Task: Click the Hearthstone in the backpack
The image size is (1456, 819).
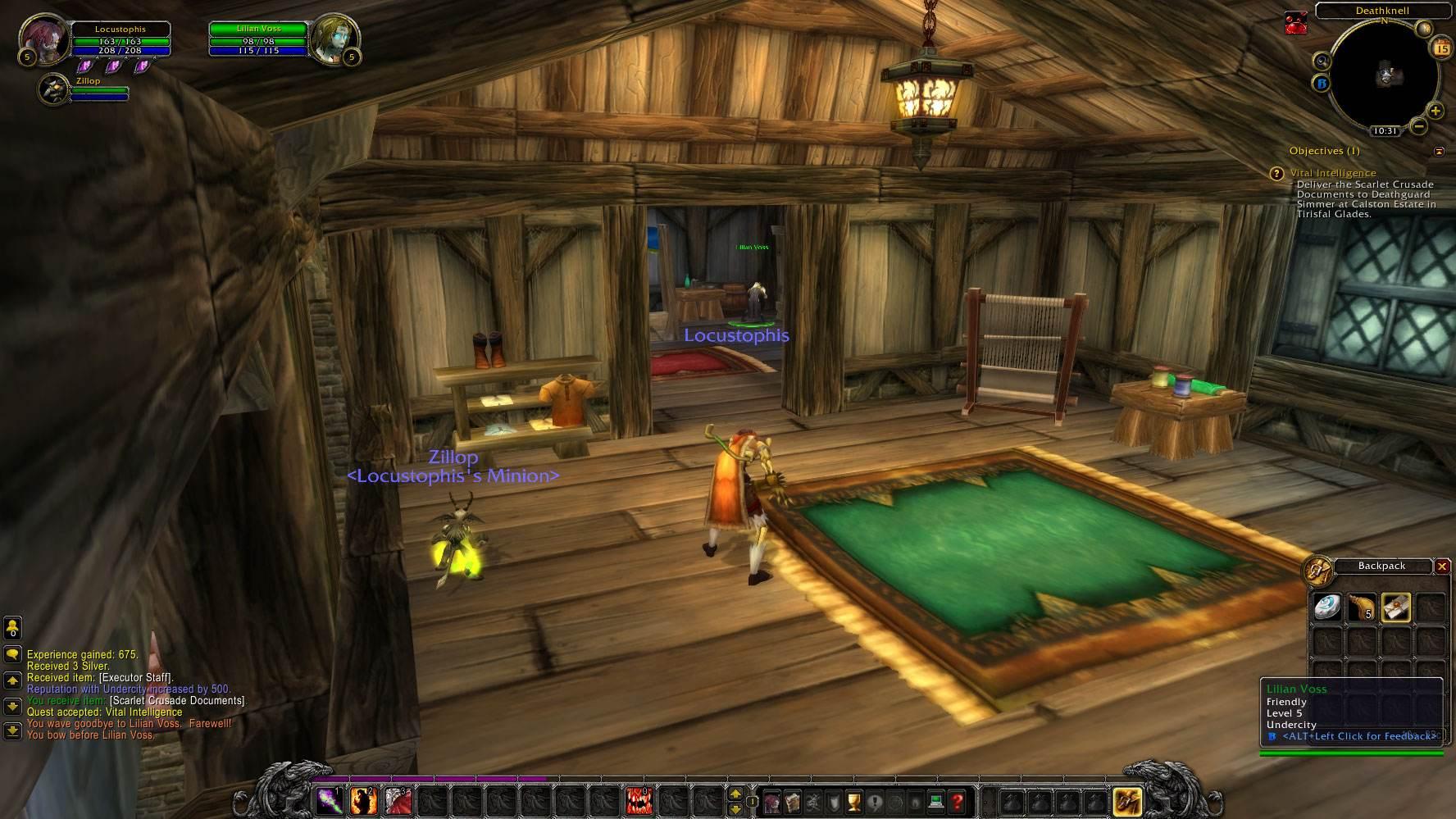Action: tap(1327, 607)
